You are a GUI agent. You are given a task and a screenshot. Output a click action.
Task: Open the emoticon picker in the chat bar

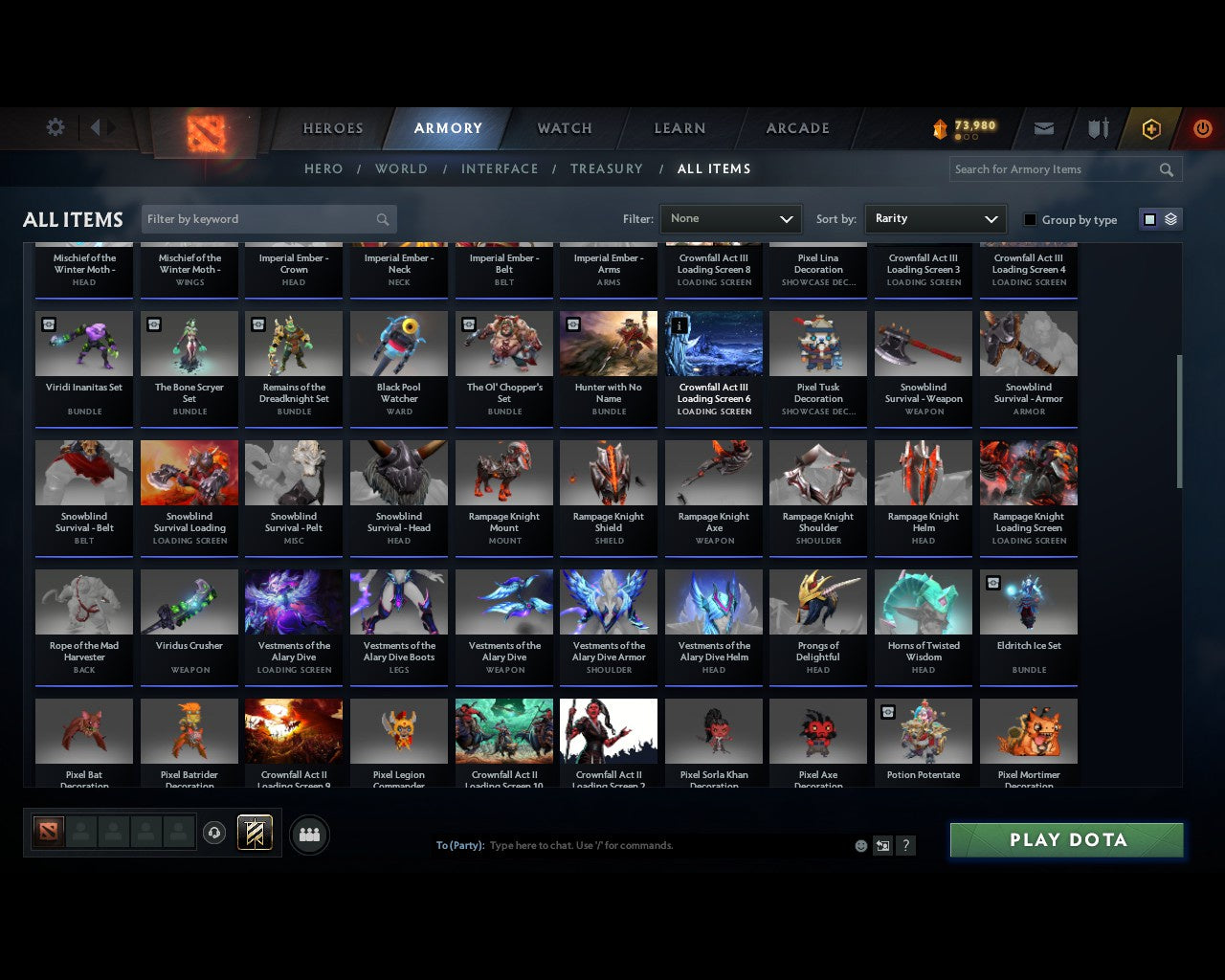860,845
